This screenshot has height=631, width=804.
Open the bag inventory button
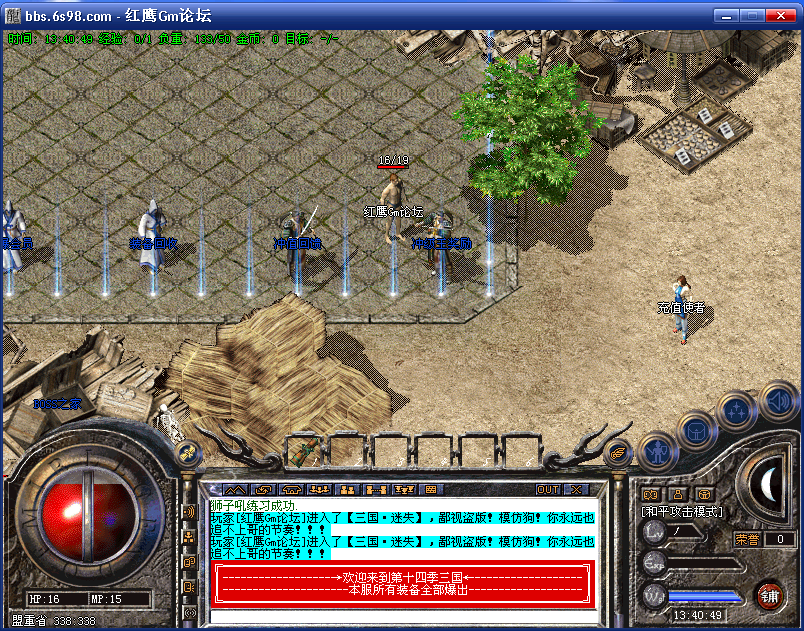coord(696,431)
